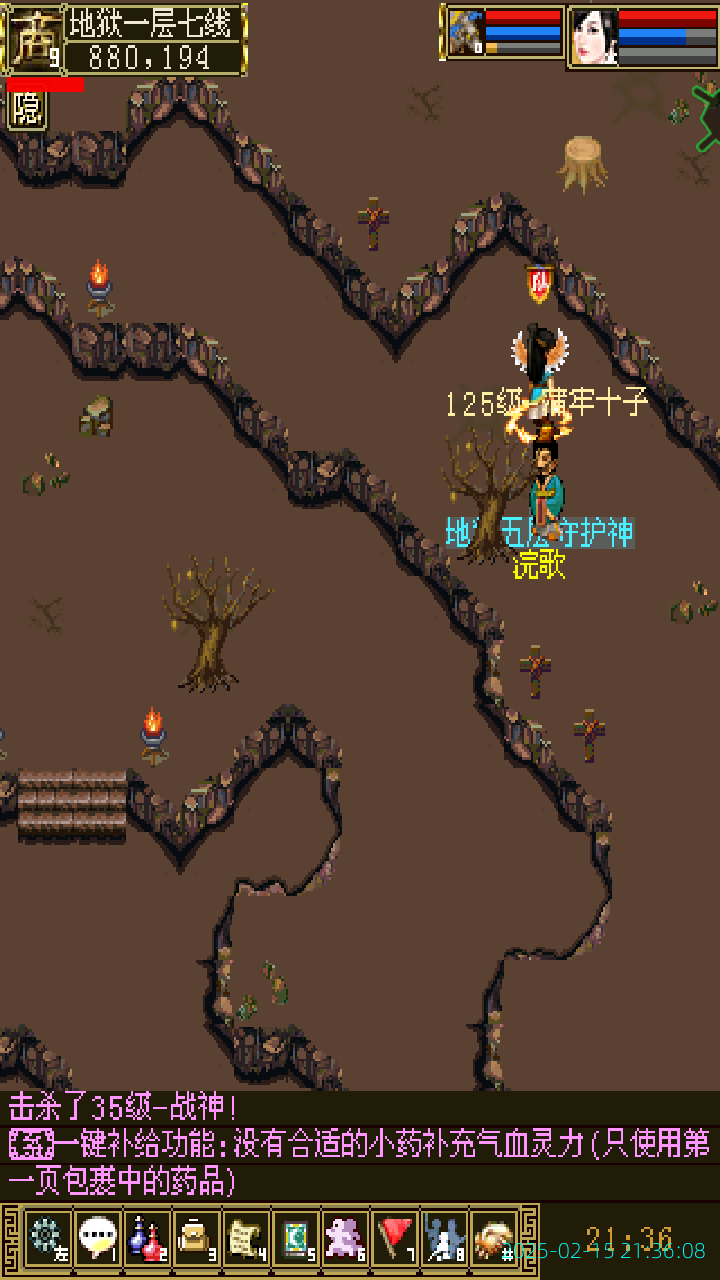
Task: Open the parchment scroll icon
Action: 246,1237
